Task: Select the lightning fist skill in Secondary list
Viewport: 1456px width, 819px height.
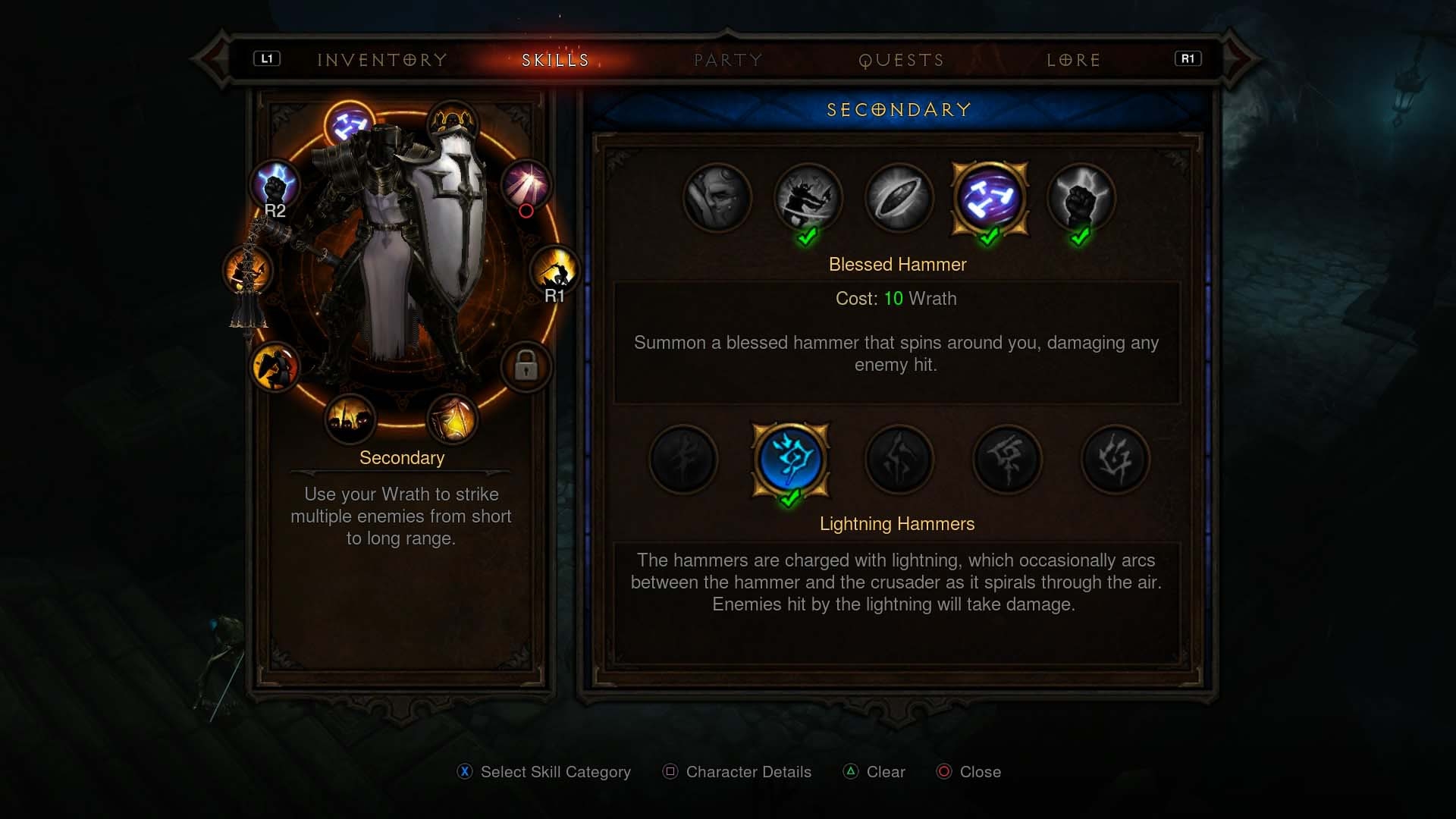Action: click(x=1081, y=198)
